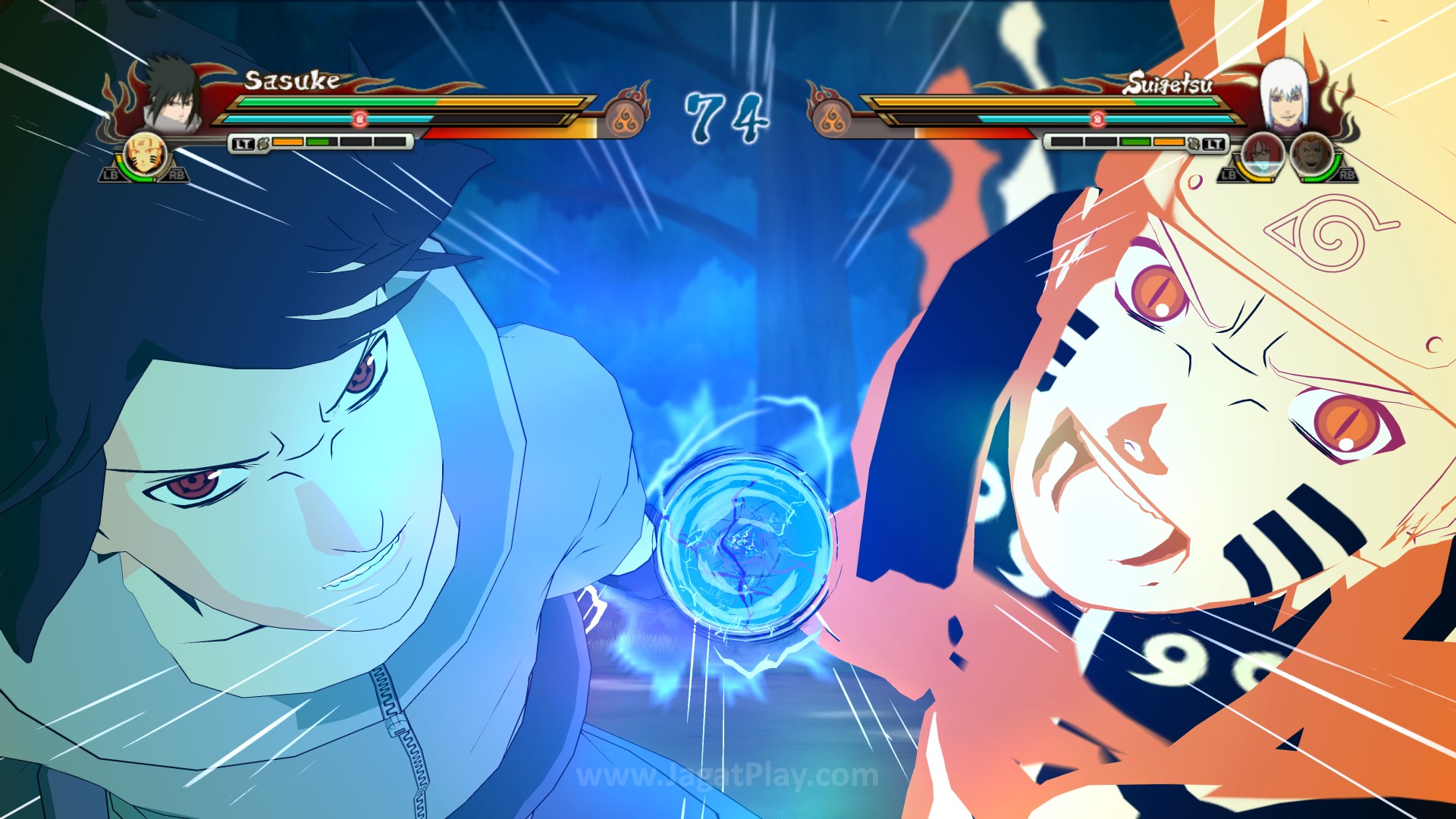Select the Suigetsu name banner
The image size is (1456, 819).
pyautogui.click(x=1170, y=85)
